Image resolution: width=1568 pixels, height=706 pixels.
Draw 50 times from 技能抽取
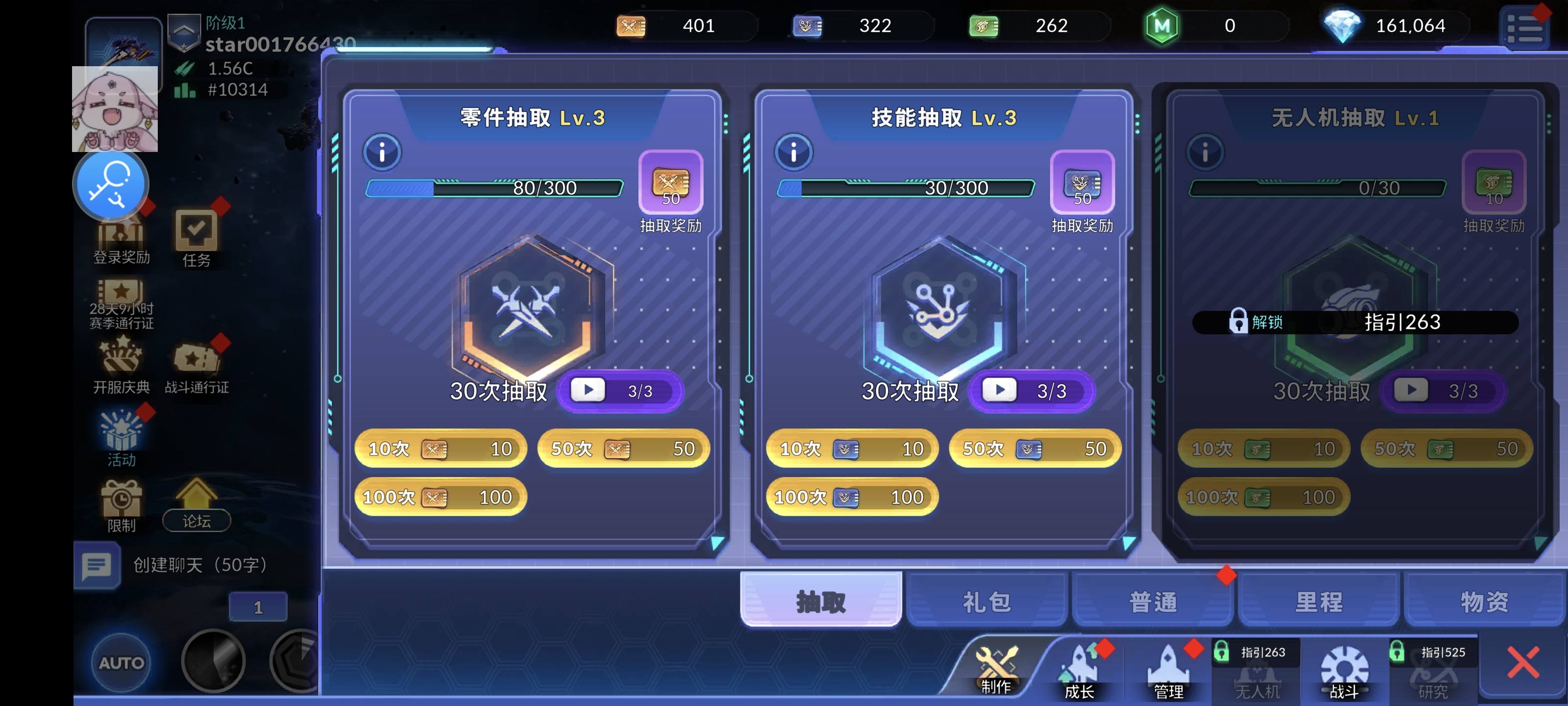coord(1034,449)
